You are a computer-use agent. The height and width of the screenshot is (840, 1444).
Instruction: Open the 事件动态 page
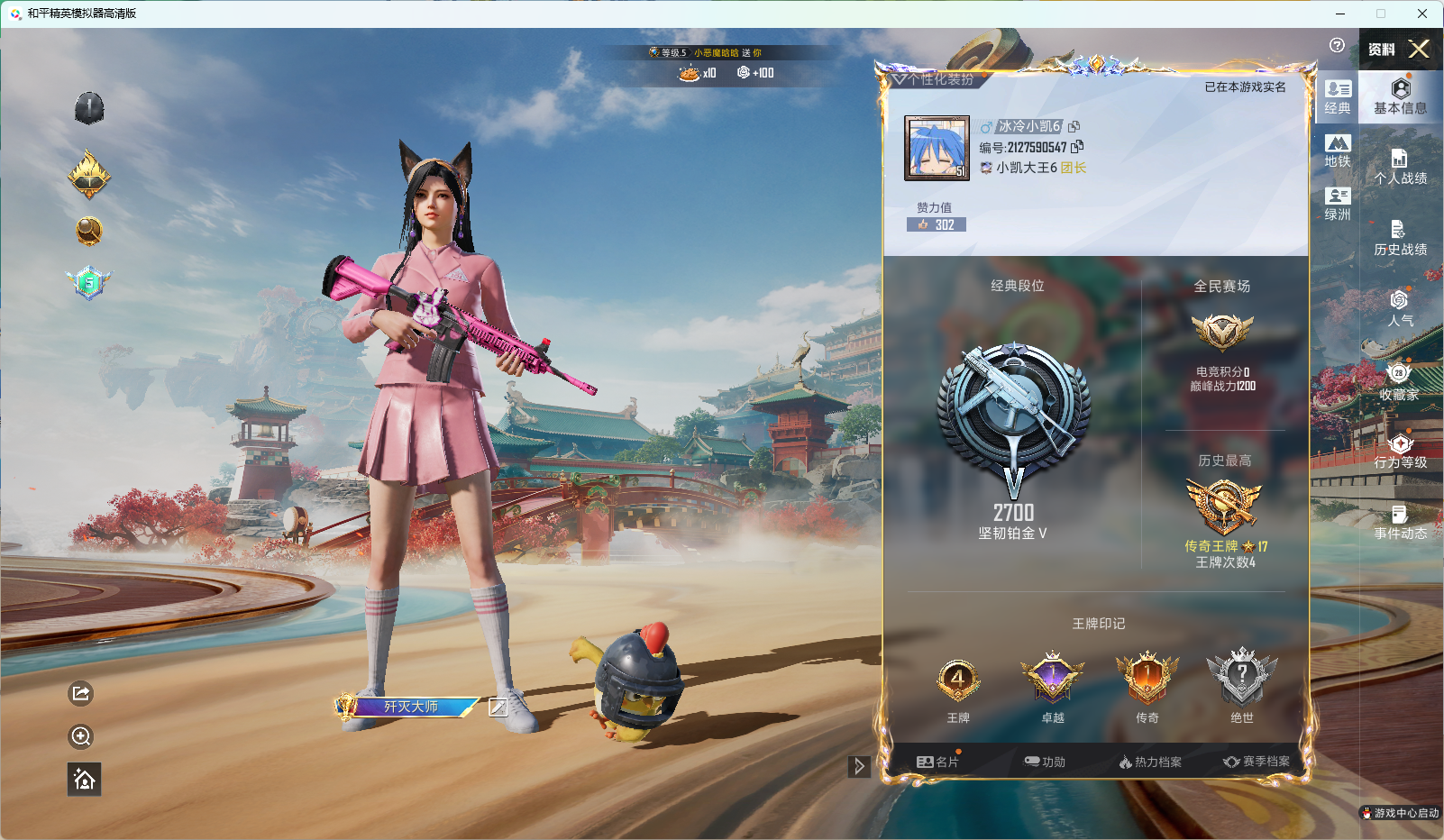coord(1400,523)
